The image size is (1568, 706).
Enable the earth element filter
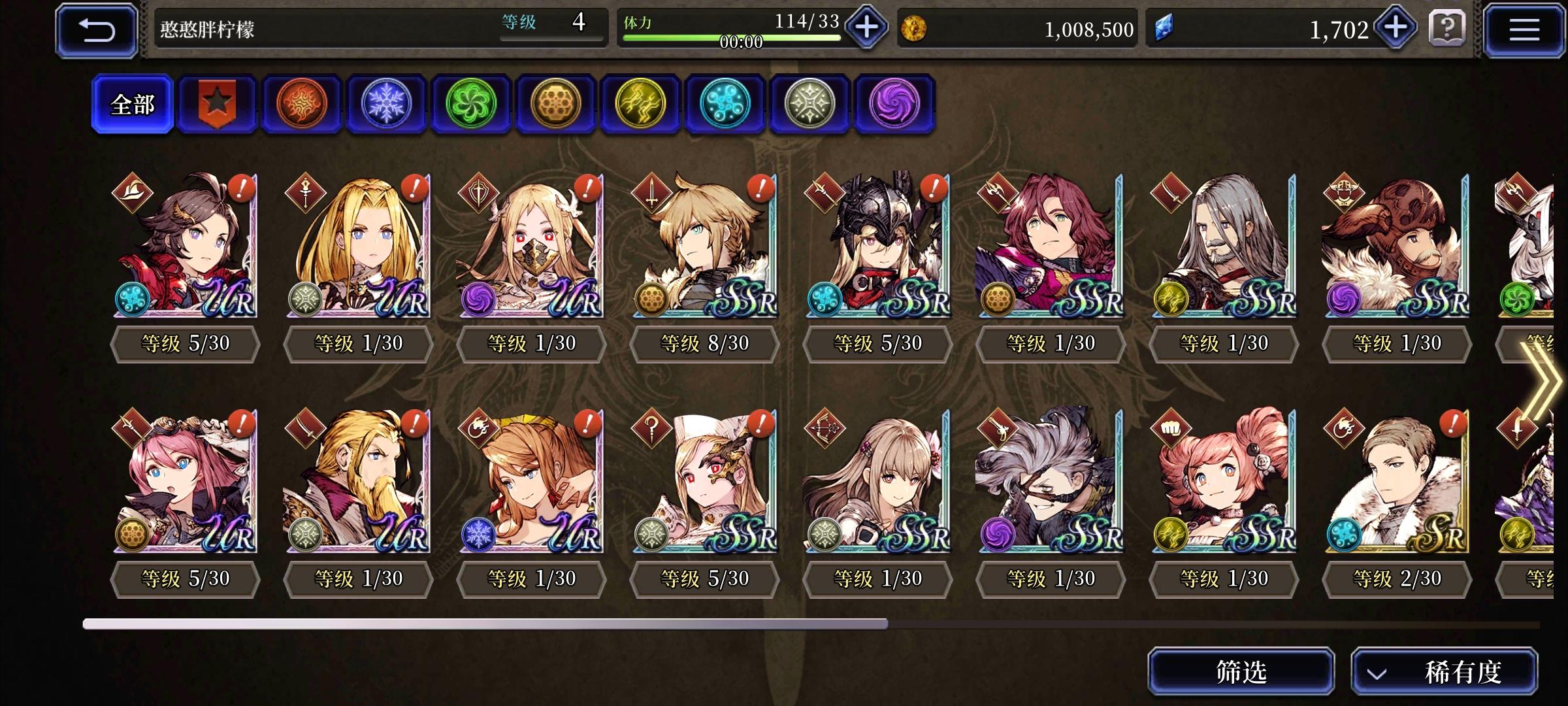point(556,103)
